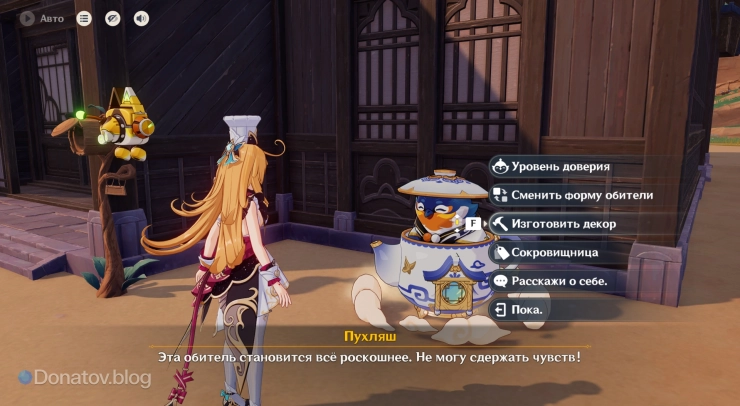Hide the interface with the crossed-eye icon
This screenshot has width=740, height=406.
[113, 18]
